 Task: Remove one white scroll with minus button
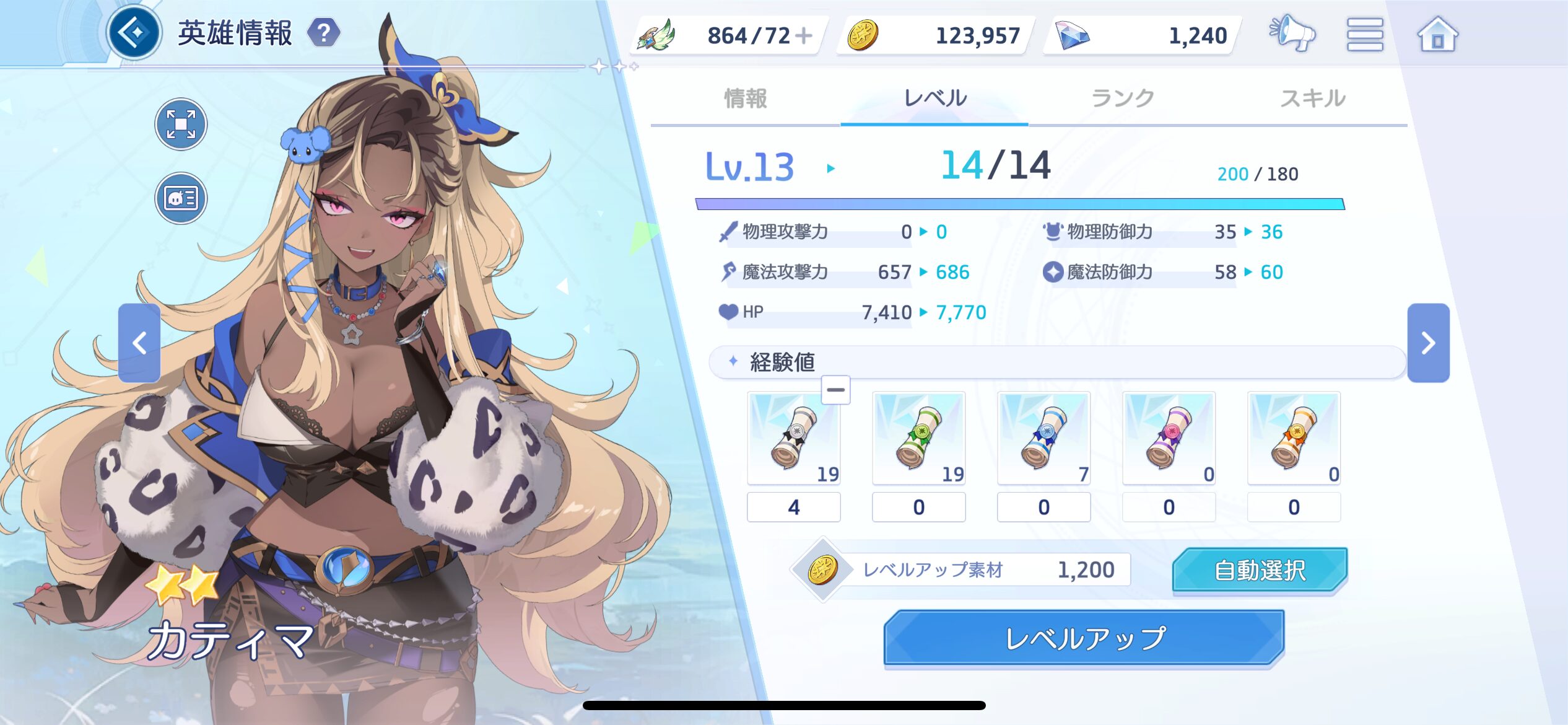pos(835,390)
